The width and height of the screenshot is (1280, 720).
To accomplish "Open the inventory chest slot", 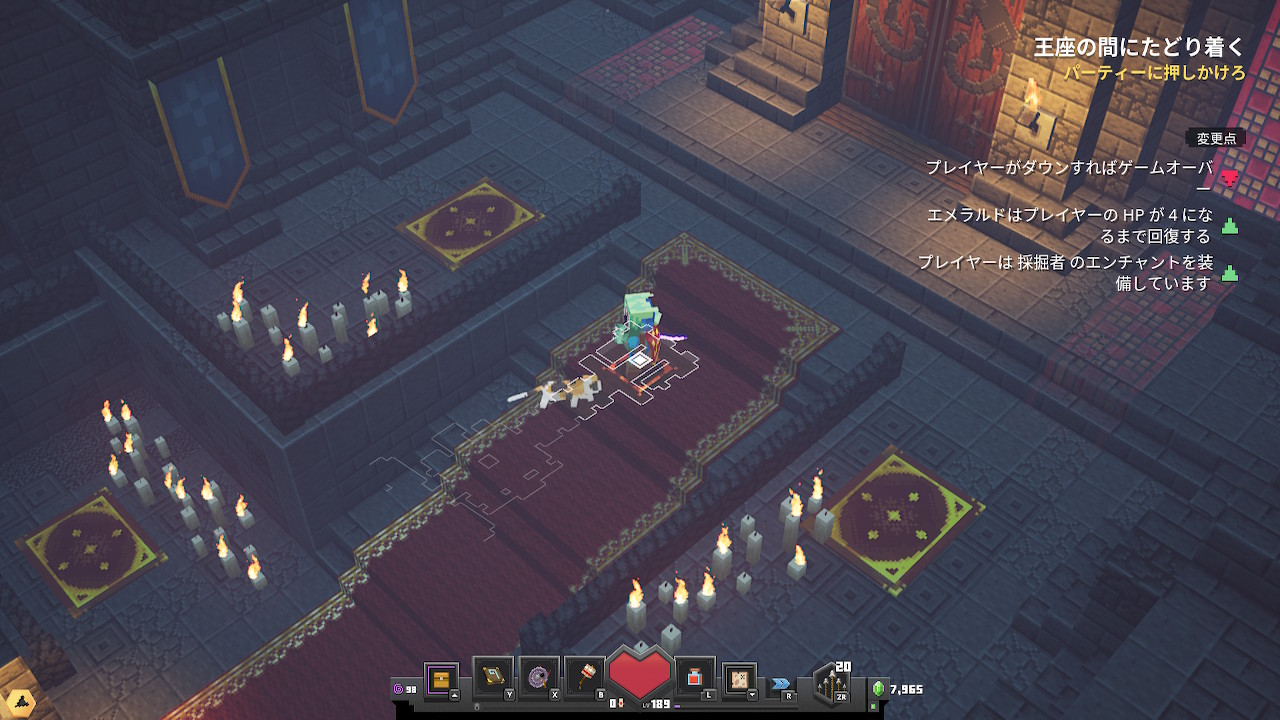I will pyautogui.click(x=441, y=680).
